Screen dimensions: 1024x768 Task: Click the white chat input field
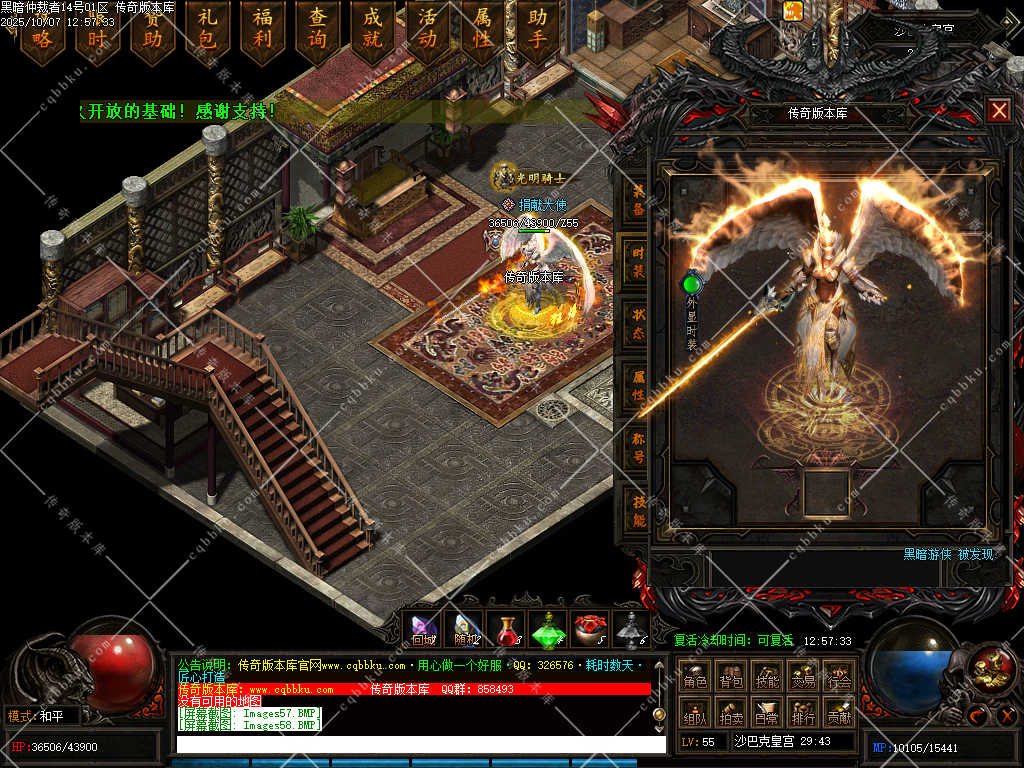[x=420, y=744]
